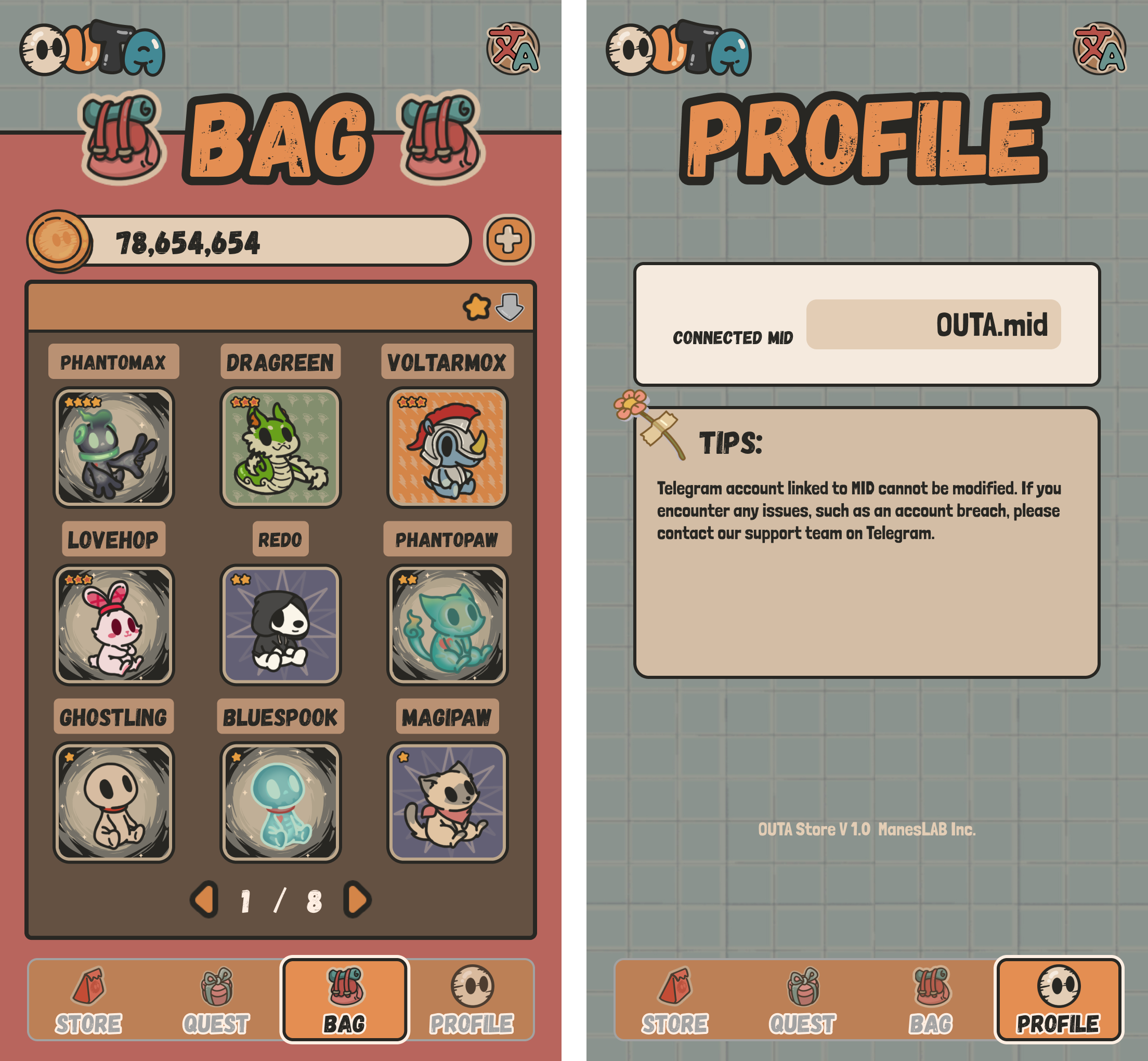Go to the next bag page
The width and height of the screenshot is (1148, 1061).
tap(357, 900)
